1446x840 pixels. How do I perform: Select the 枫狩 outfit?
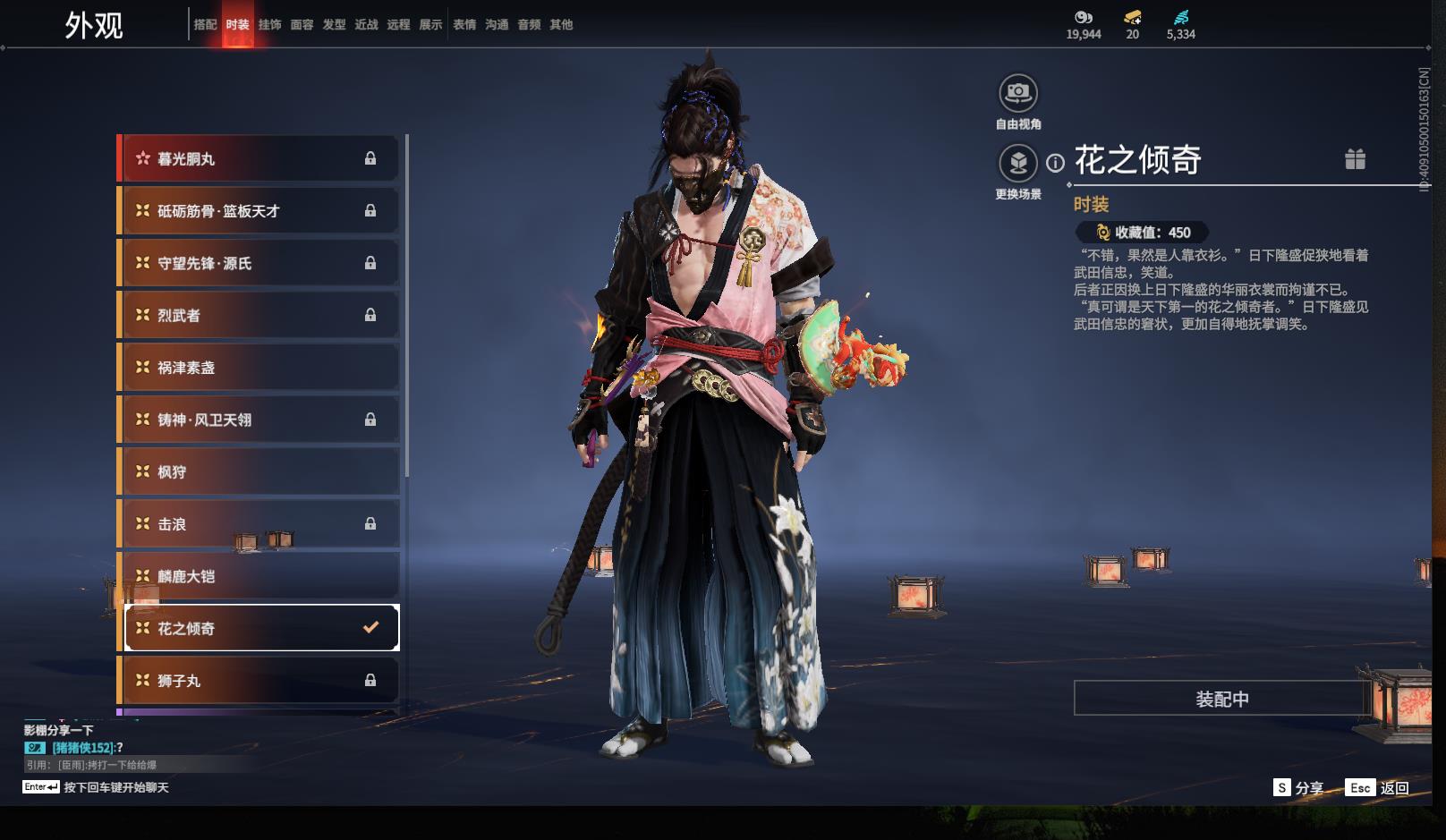click(259, 472)
